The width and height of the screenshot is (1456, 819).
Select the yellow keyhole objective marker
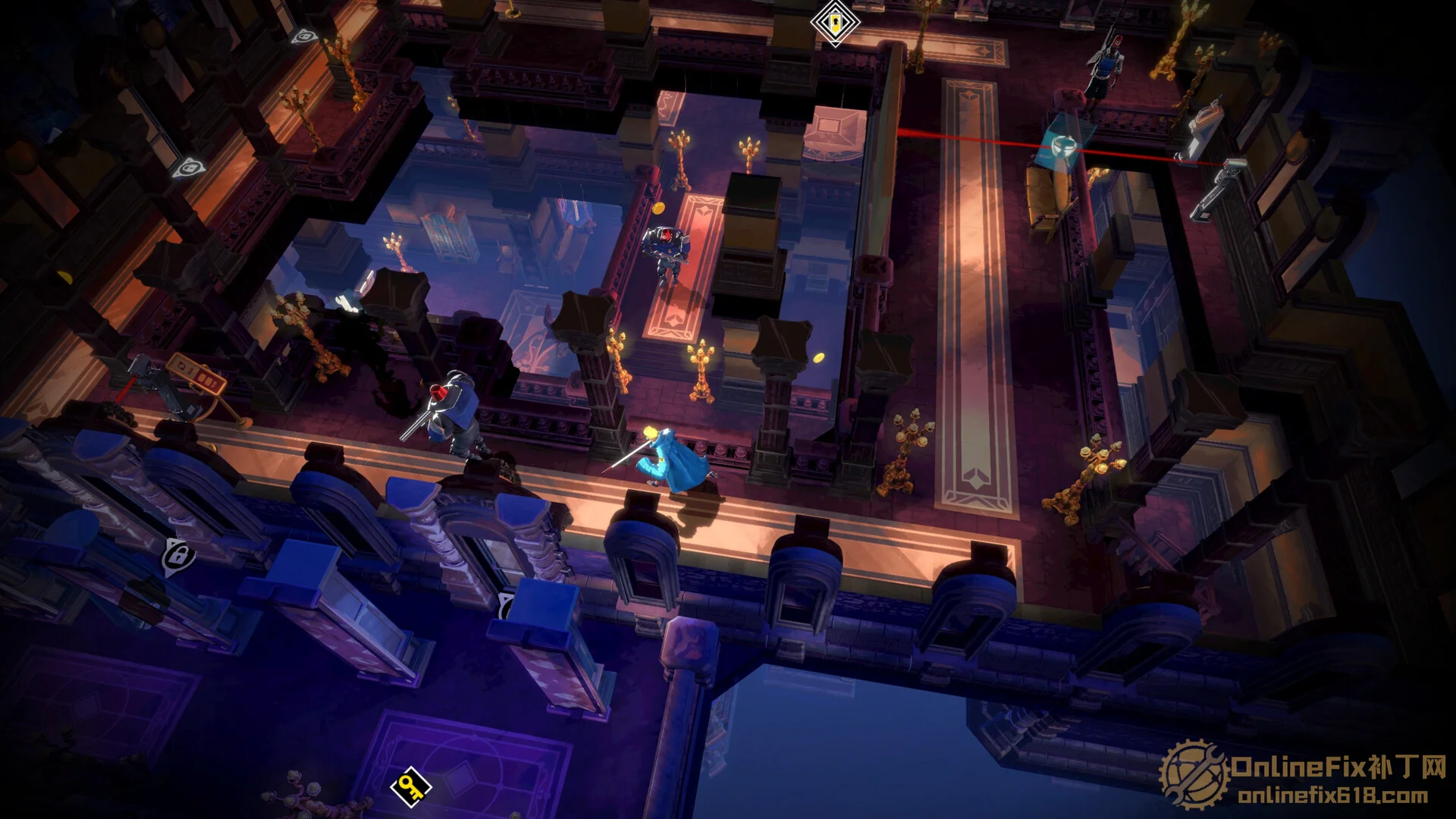(x=834, y=22)
